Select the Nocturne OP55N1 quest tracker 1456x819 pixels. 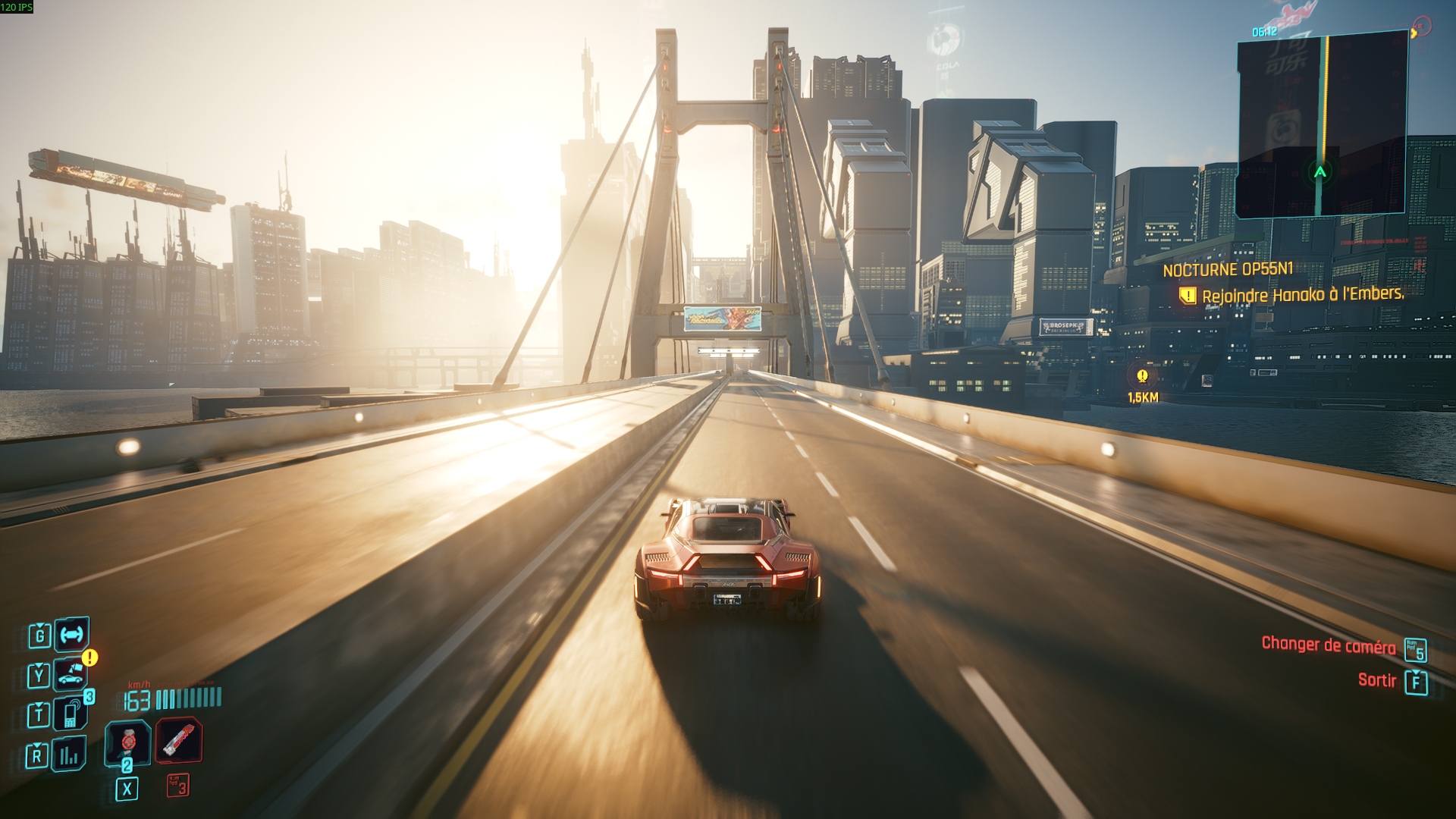[x=1228, y=269]
